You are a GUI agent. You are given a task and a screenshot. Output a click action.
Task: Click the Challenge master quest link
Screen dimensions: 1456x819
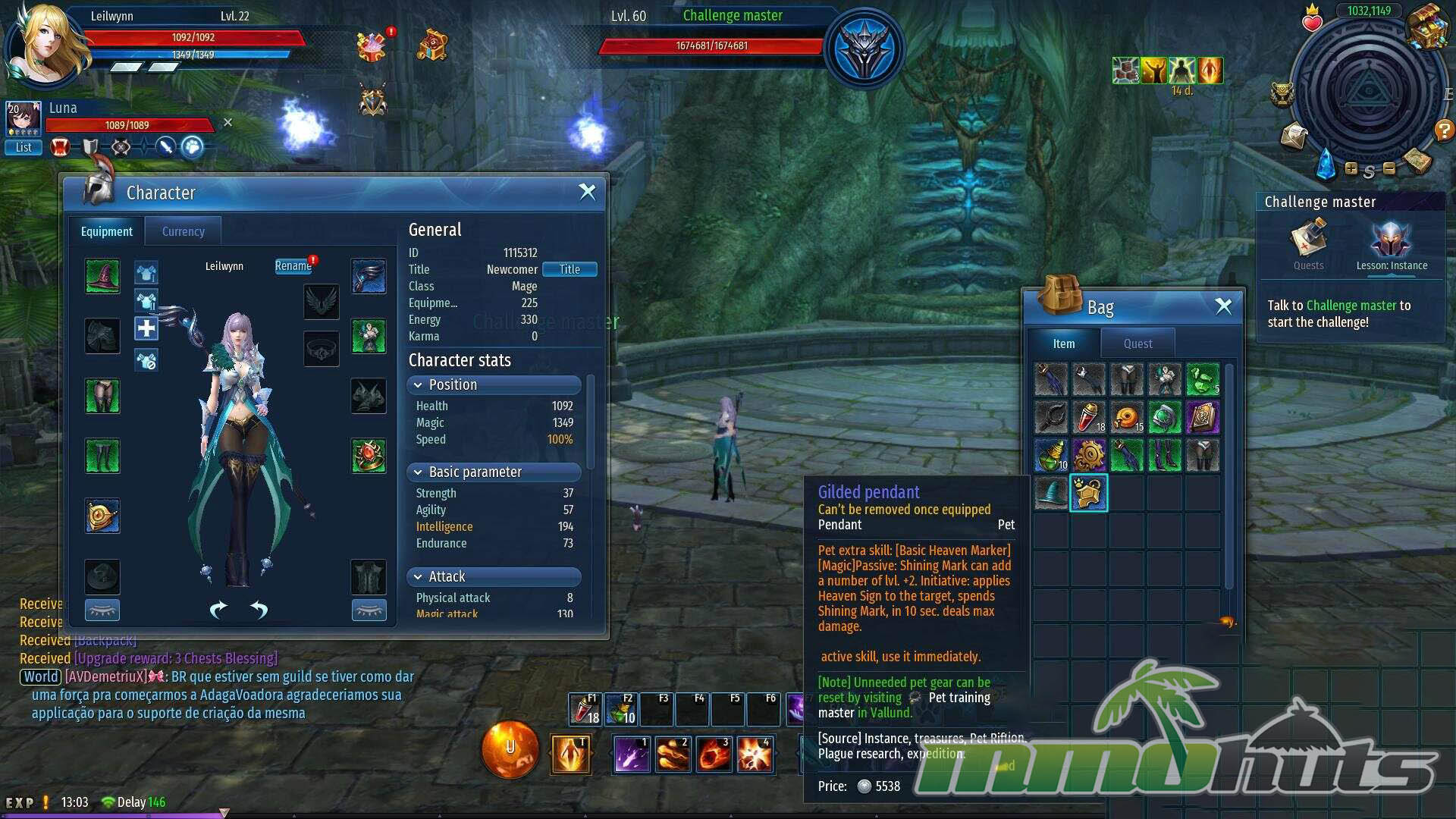[x=1351, y=305]
